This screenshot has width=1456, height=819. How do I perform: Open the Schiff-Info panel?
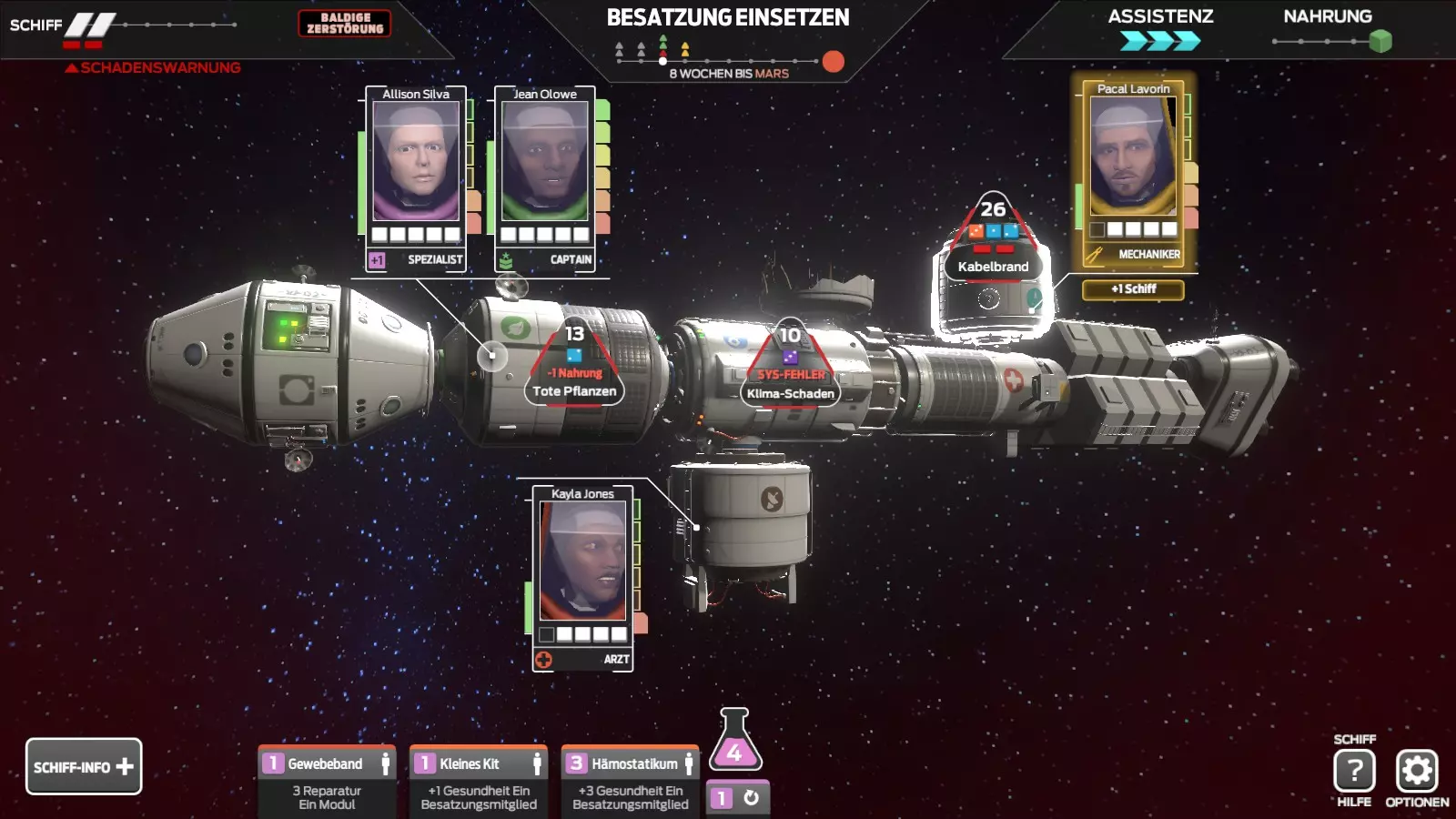point(84,766)
